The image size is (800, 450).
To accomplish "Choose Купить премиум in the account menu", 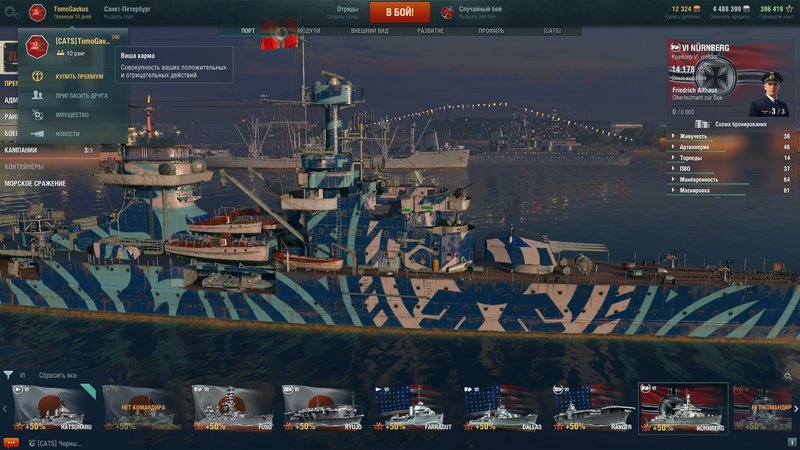I will coord(78,76).
